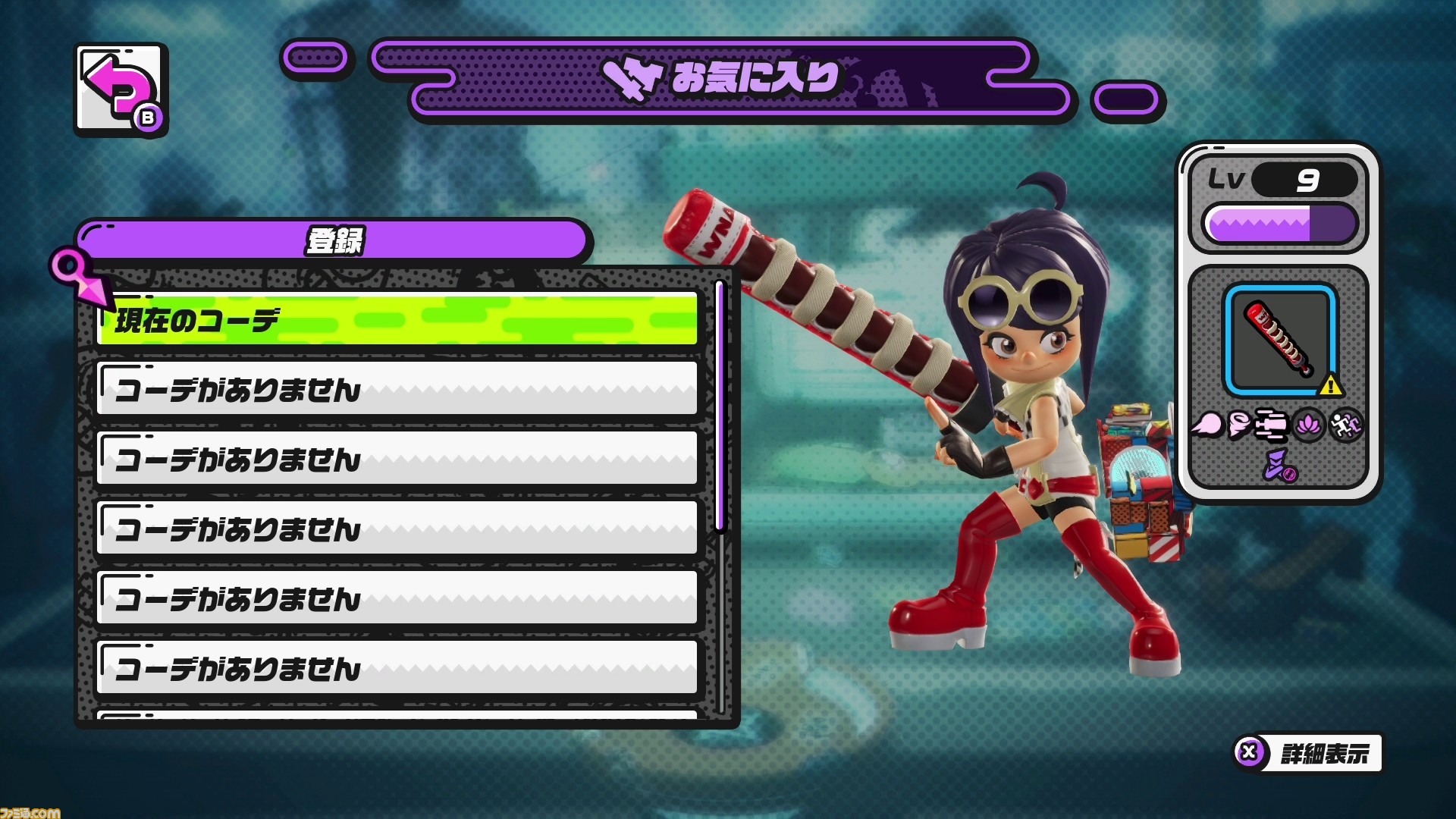Select the purple lotus skill icon

pos(1309,425)
